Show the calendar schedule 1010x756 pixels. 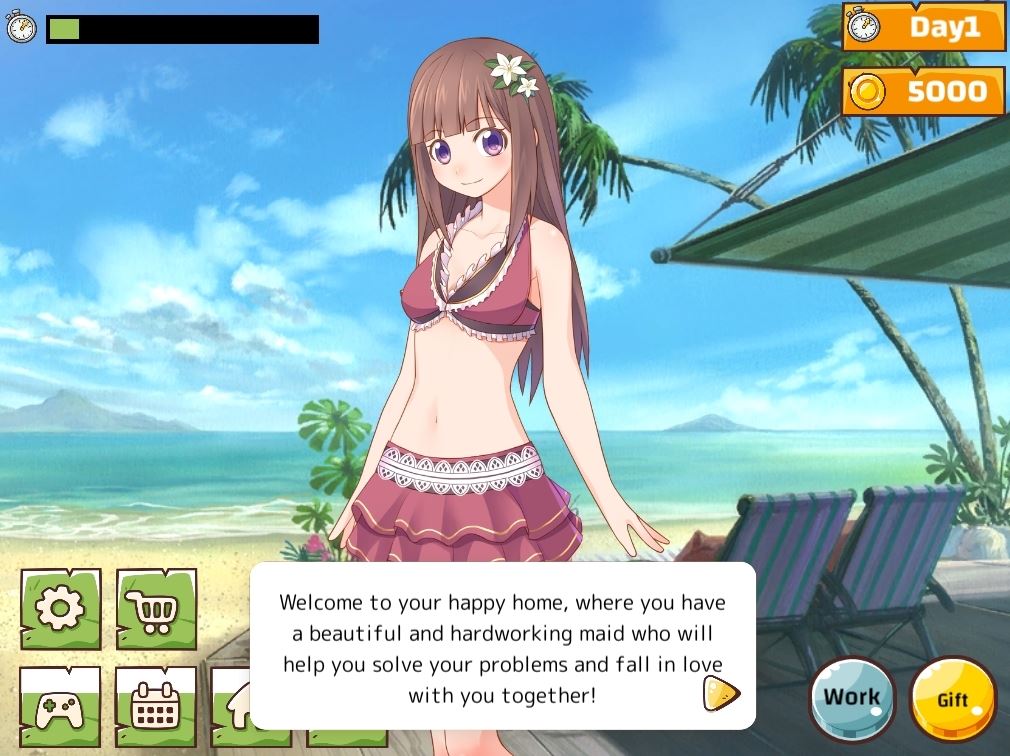tap(156, 704)
